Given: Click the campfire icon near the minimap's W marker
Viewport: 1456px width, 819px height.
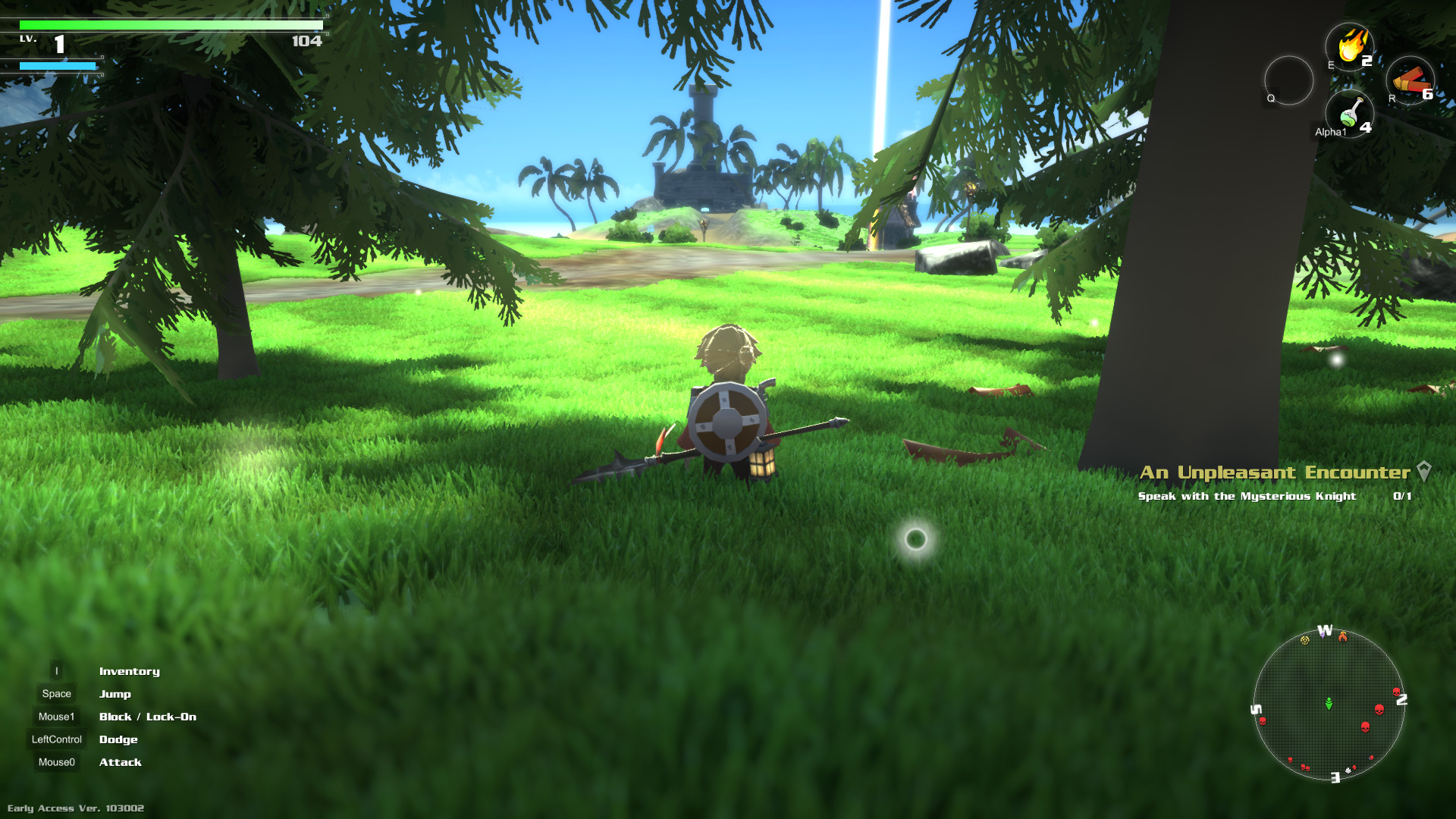Looking at the screenshot, I should click(1343, 638).
